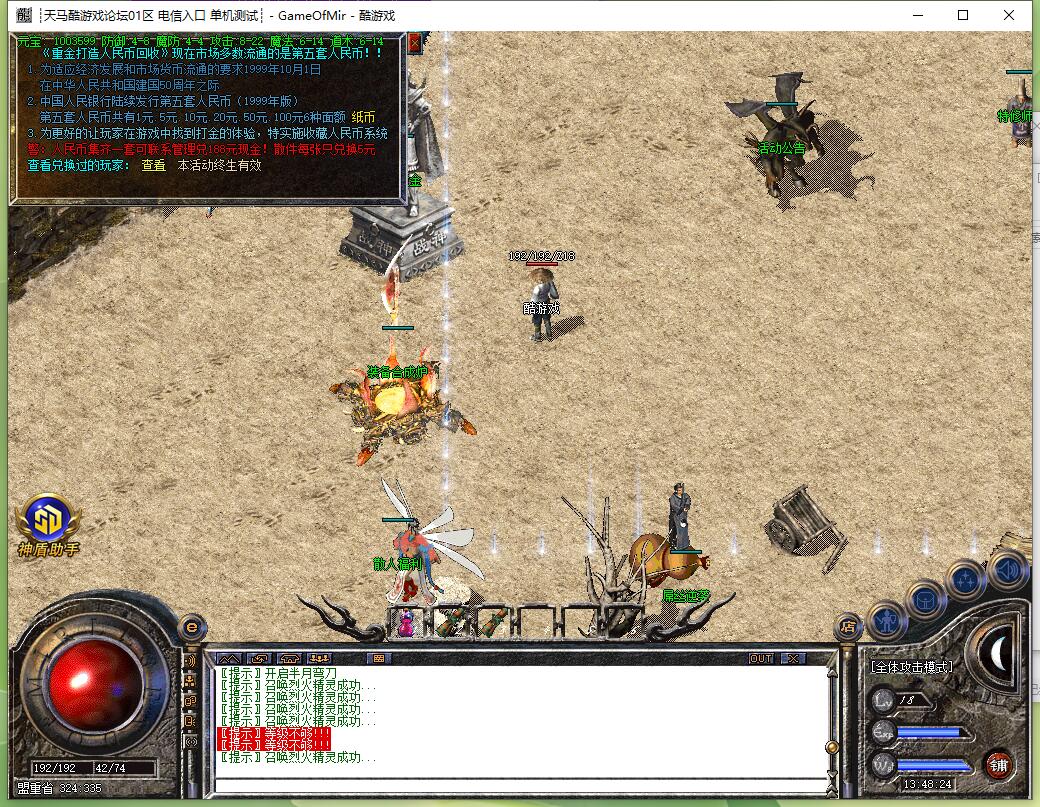Click the yellow 查看 link

pos(153,165)
